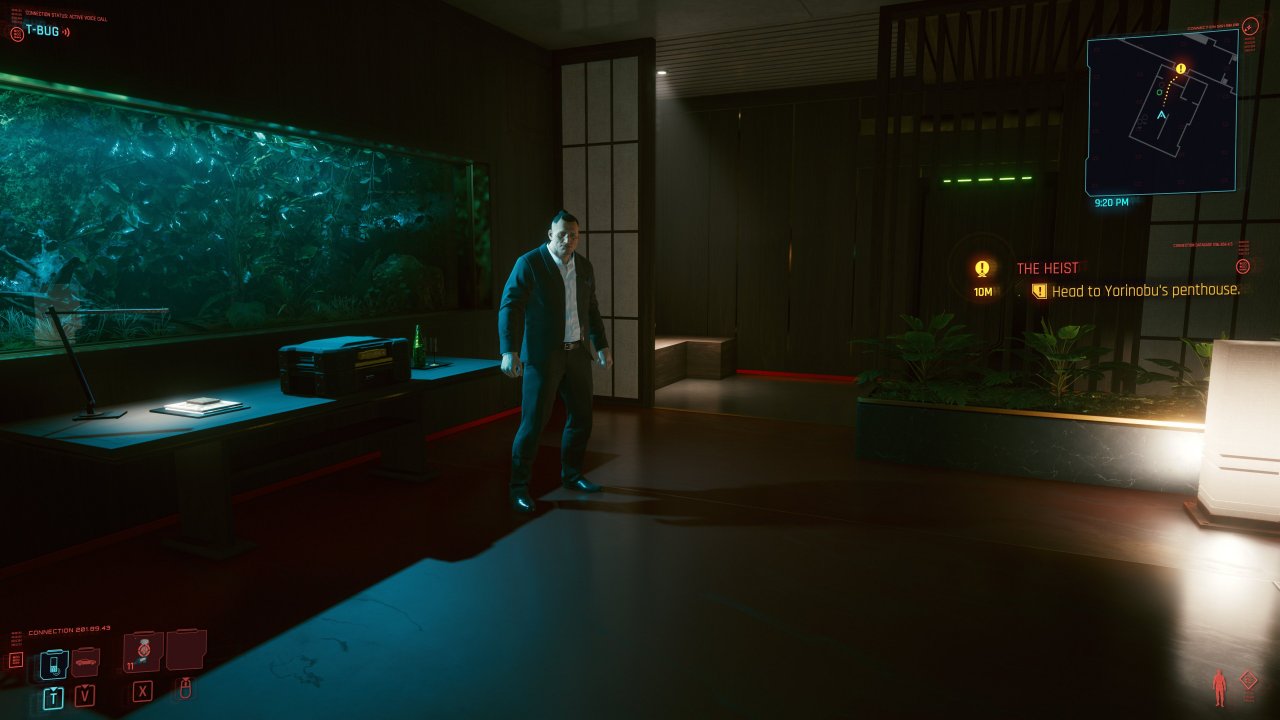
Task: Select the CONNECTION STATUS: ACTIVE VOICE CALL banner
Action: (x=66, y=16)
